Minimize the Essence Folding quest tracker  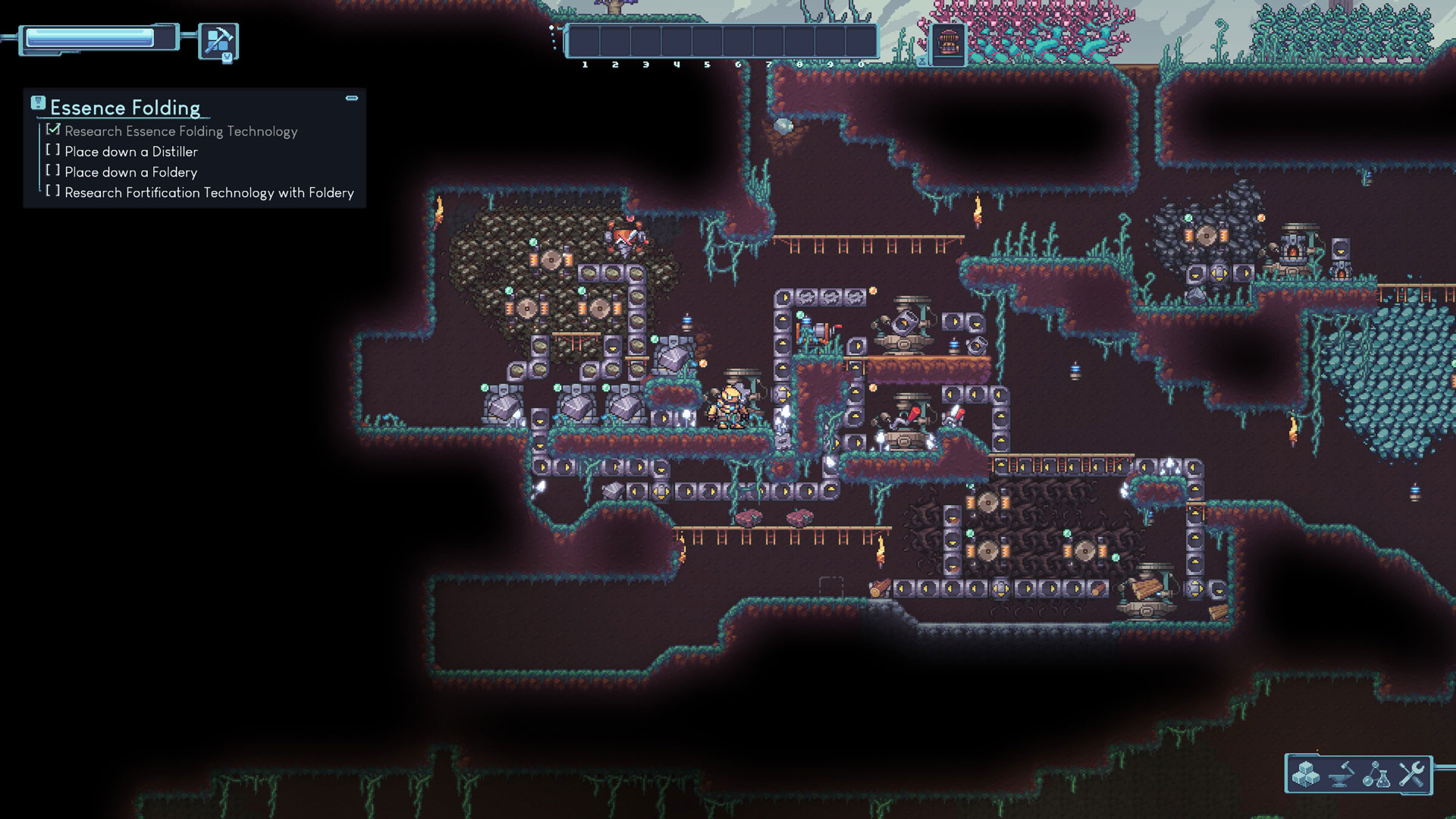[x=352, y=98]
